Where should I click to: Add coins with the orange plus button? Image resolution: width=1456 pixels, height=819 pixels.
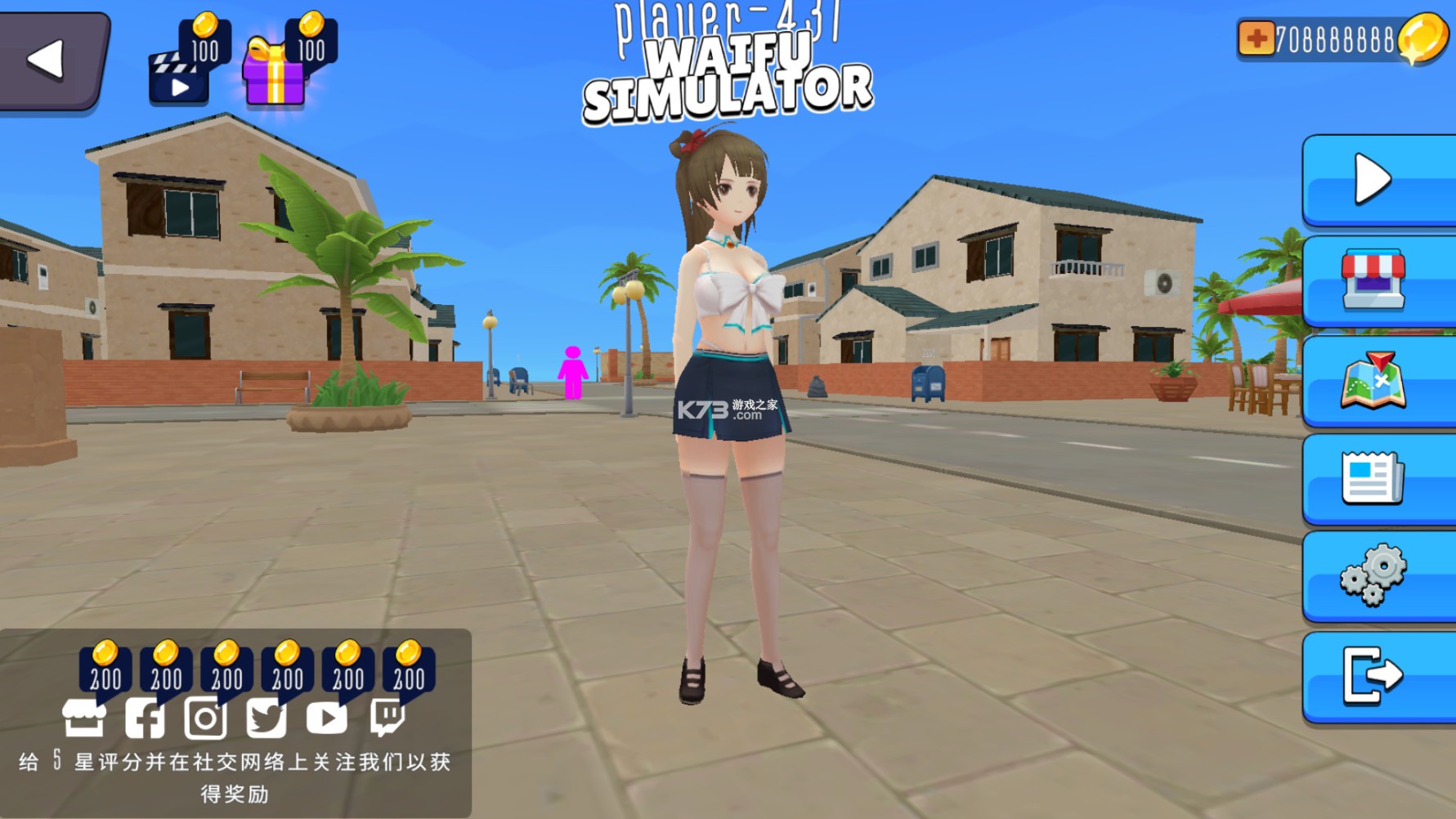click(1256, 38)
